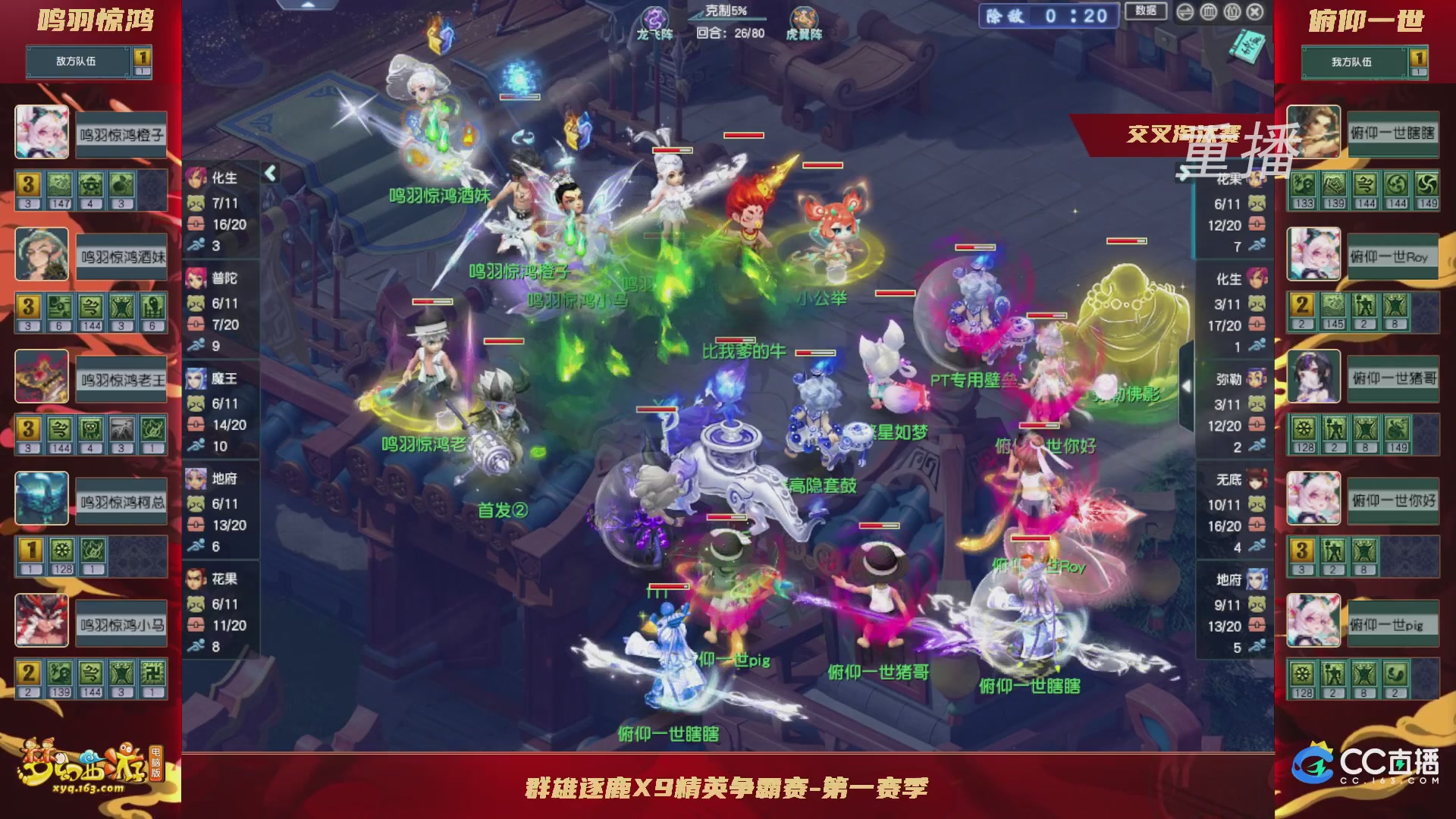Click the speed stat icon beside 普陀
Screen dimensions: 1456x819
pyautogui.click(x=196, y=344)
